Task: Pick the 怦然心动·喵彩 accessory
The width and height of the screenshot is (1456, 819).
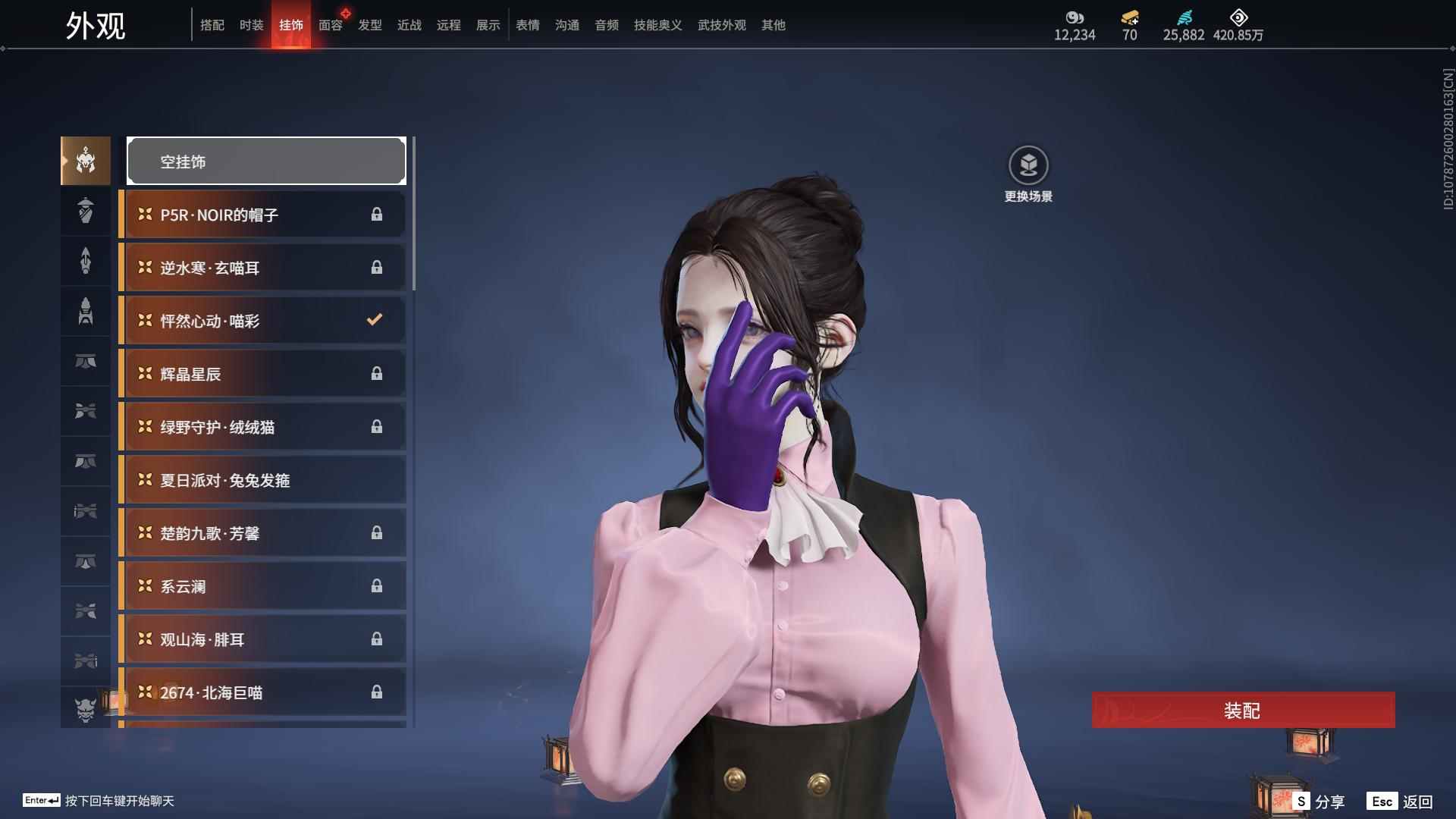Action: click(262, 321)
